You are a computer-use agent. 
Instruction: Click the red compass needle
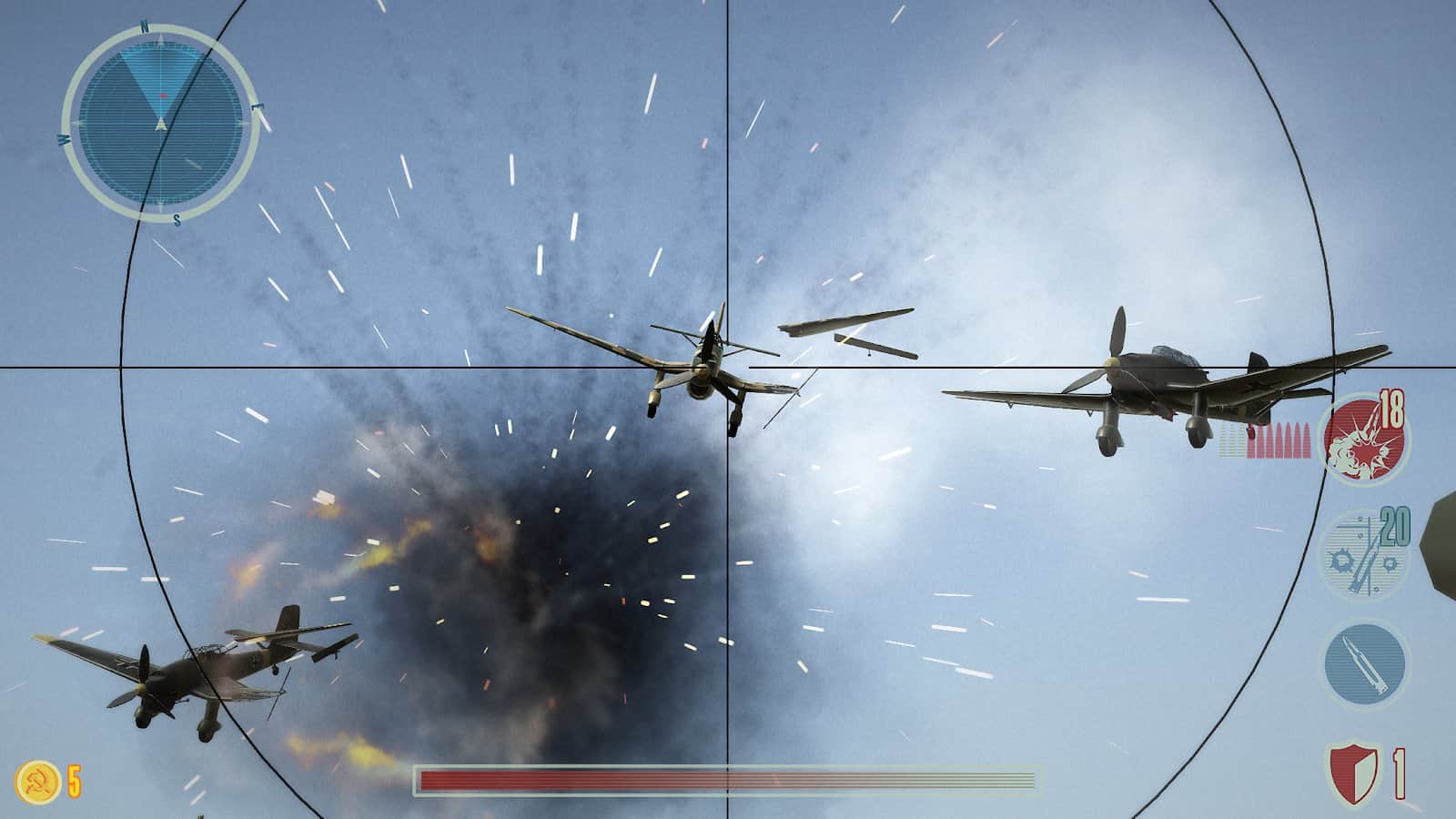coord(162,97)
